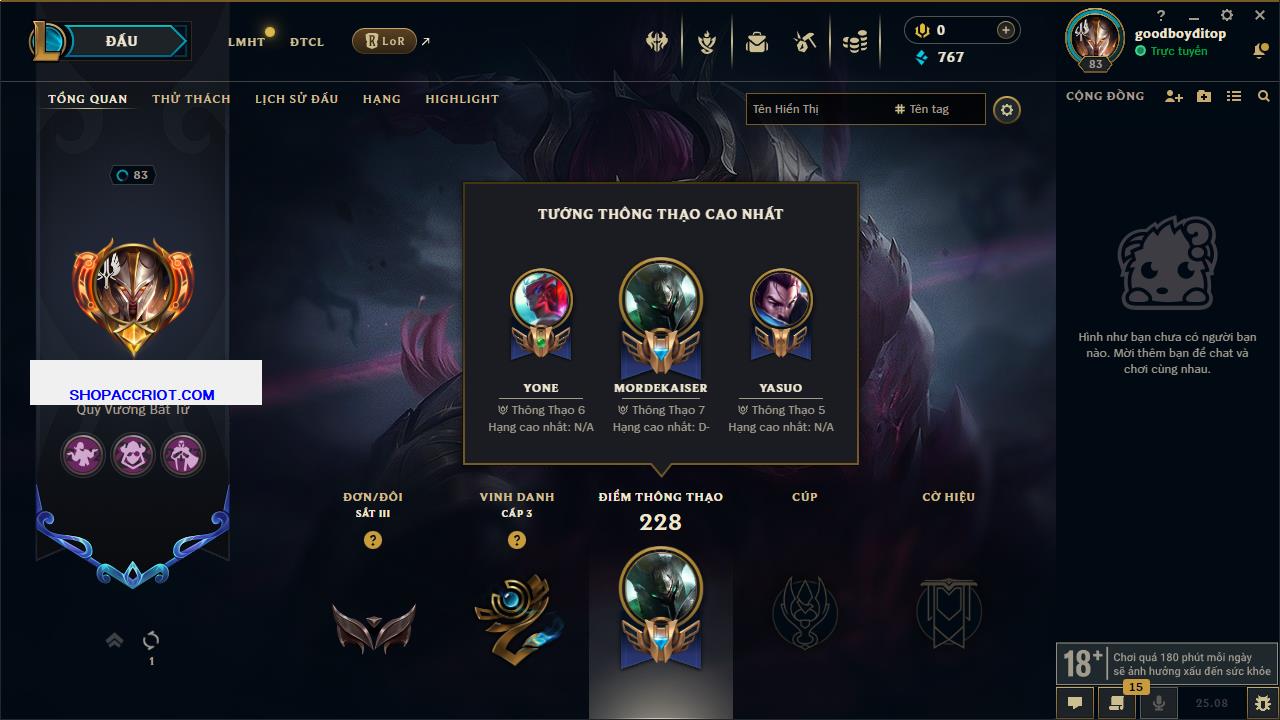Viewport: 1280px width, 720px height.
Task: Open the backpack collection icon
Action: (x=757, y=42)
